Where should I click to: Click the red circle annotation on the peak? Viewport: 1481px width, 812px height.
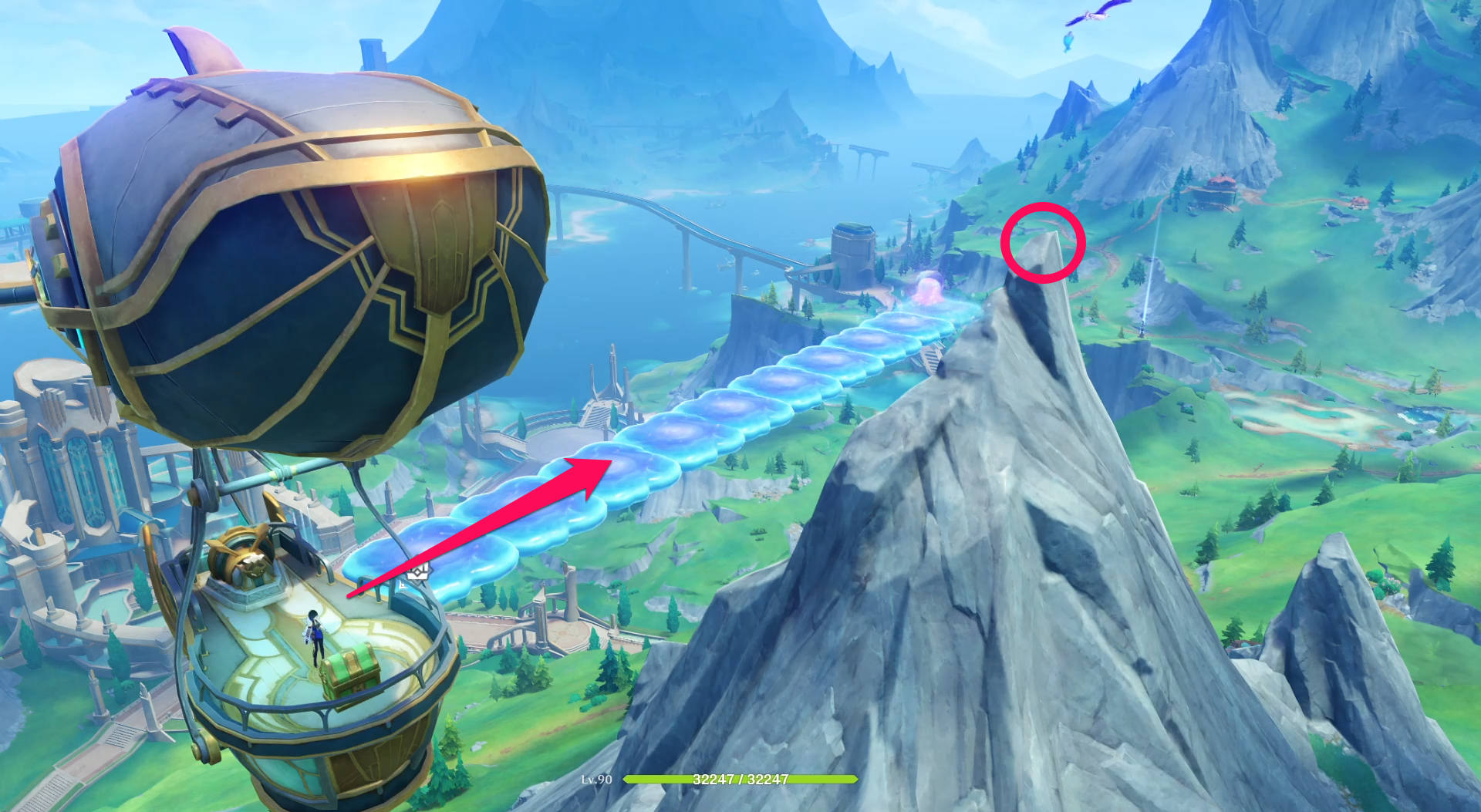pyautogui.click(x=1045, y=241)
